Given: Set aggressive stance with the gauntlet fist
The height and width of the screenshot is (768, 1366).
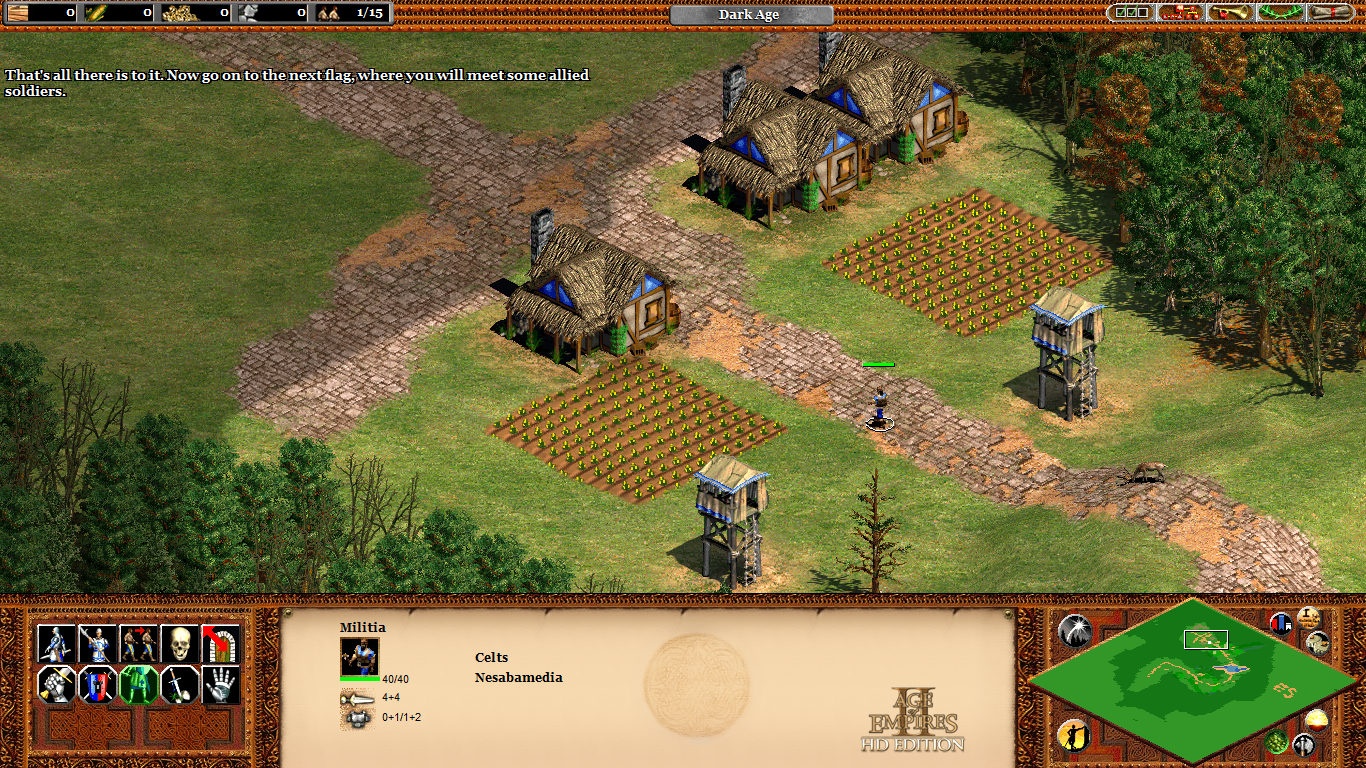Looking at the screenshot, I should 57,685.
